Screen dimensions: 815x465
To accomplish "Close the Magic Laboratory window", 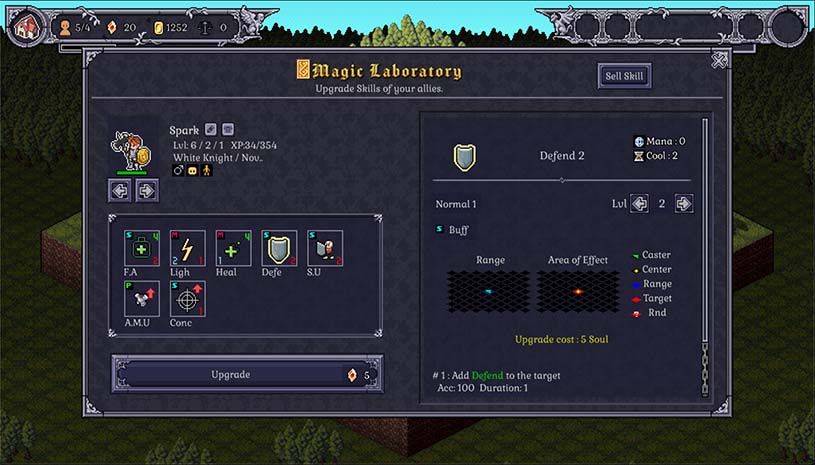I will click(x=719, y=60).
